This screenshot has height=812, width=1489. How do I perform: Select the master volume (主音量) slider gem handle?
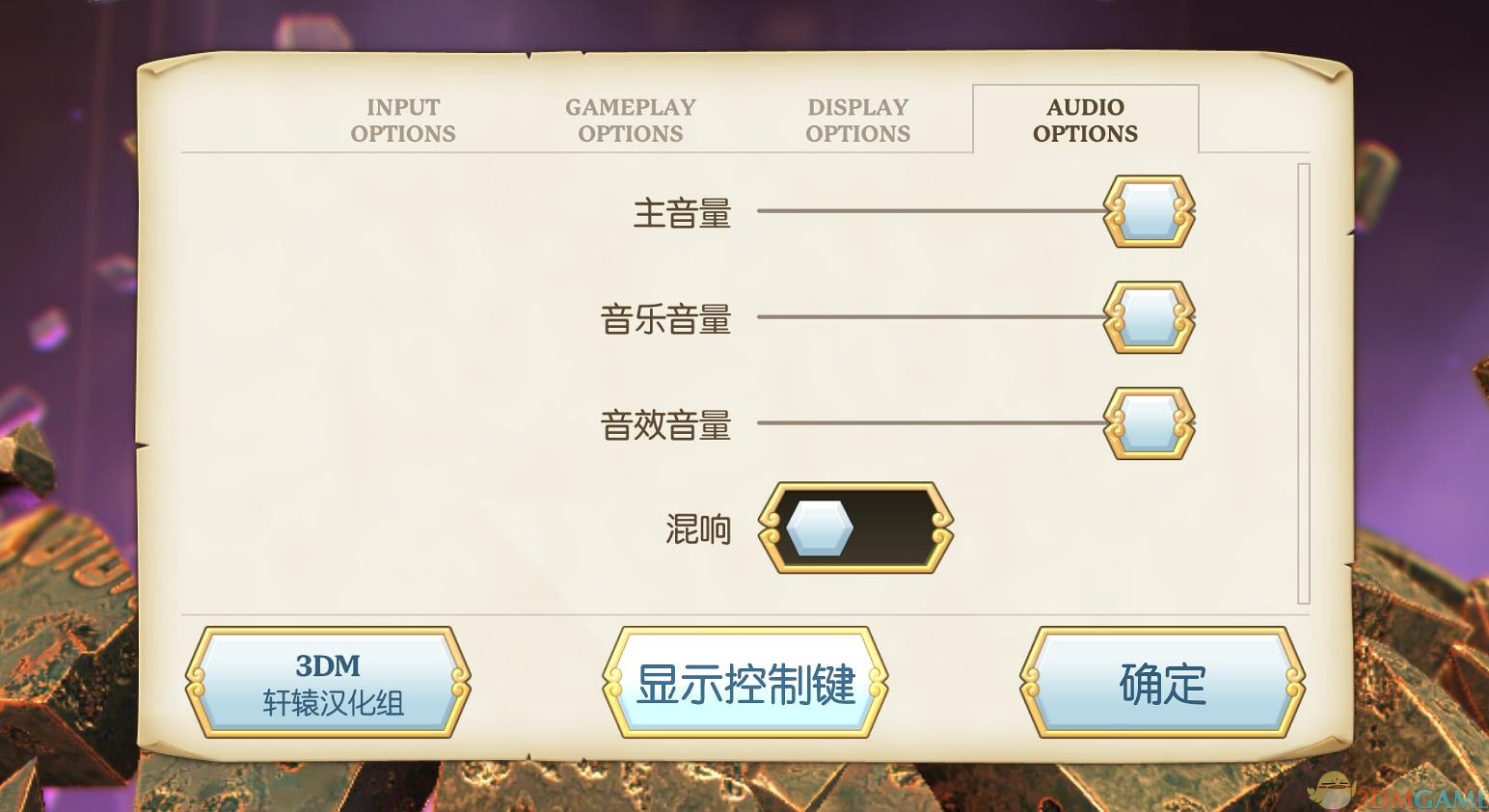tap(1147, 211)
